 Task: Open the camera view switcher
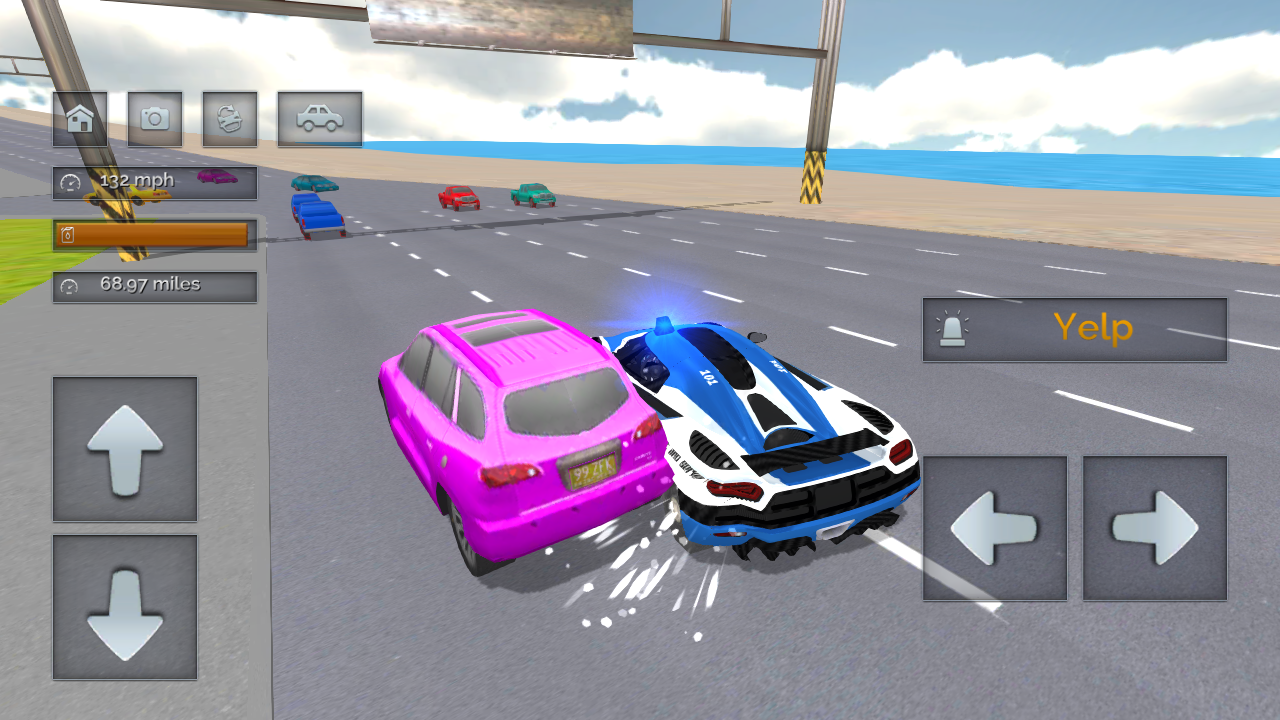pyautogui.click(x=155, y=118)
